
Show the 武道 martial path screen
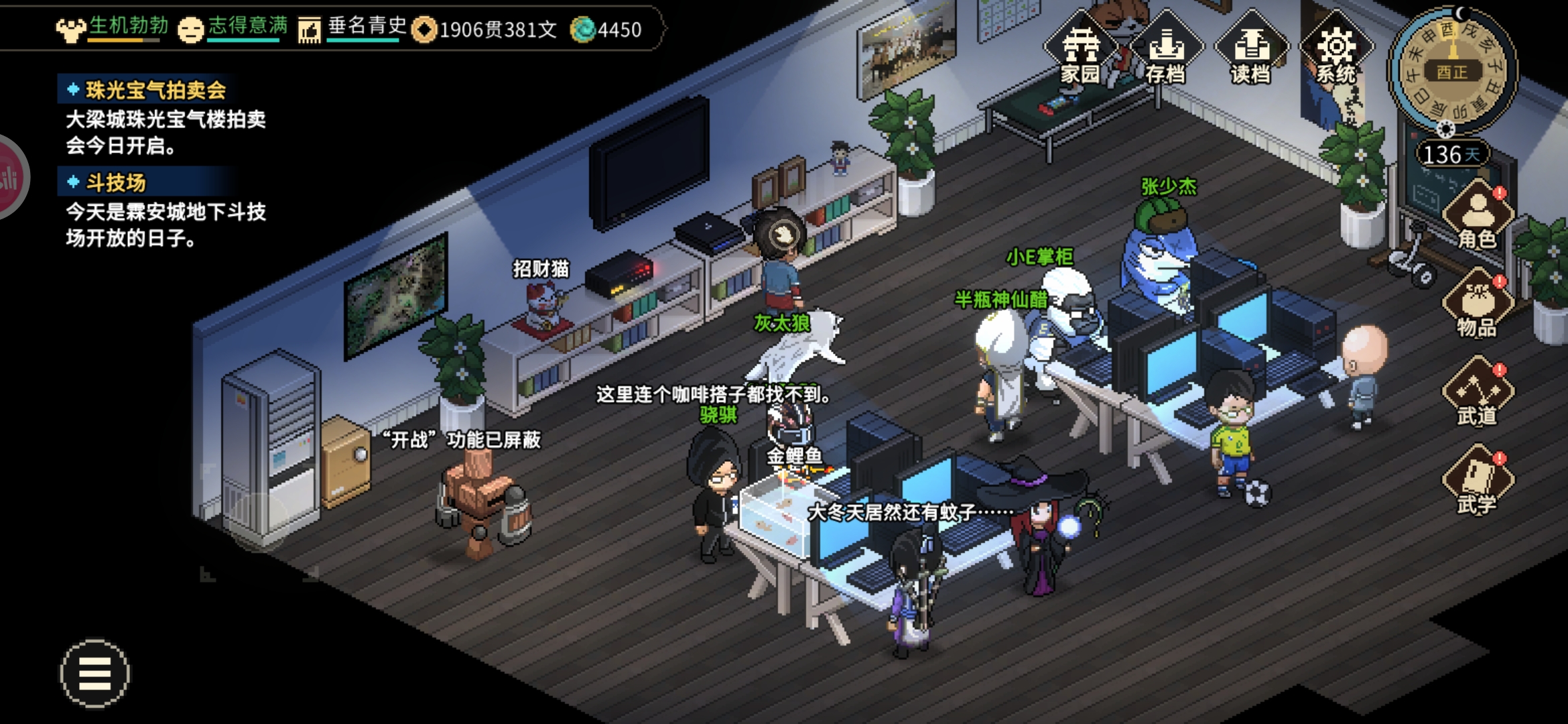[x=1478, y=393]
